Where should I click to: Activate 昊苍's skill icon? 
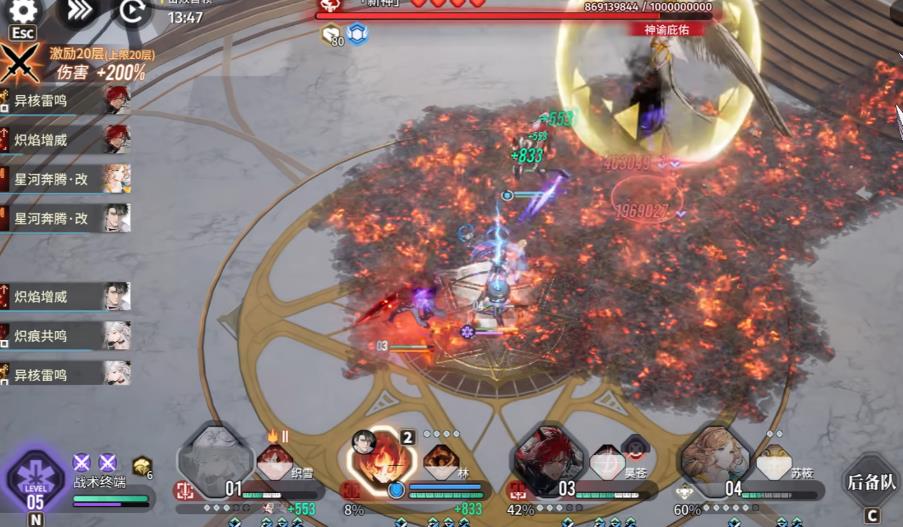coord(607,462)
